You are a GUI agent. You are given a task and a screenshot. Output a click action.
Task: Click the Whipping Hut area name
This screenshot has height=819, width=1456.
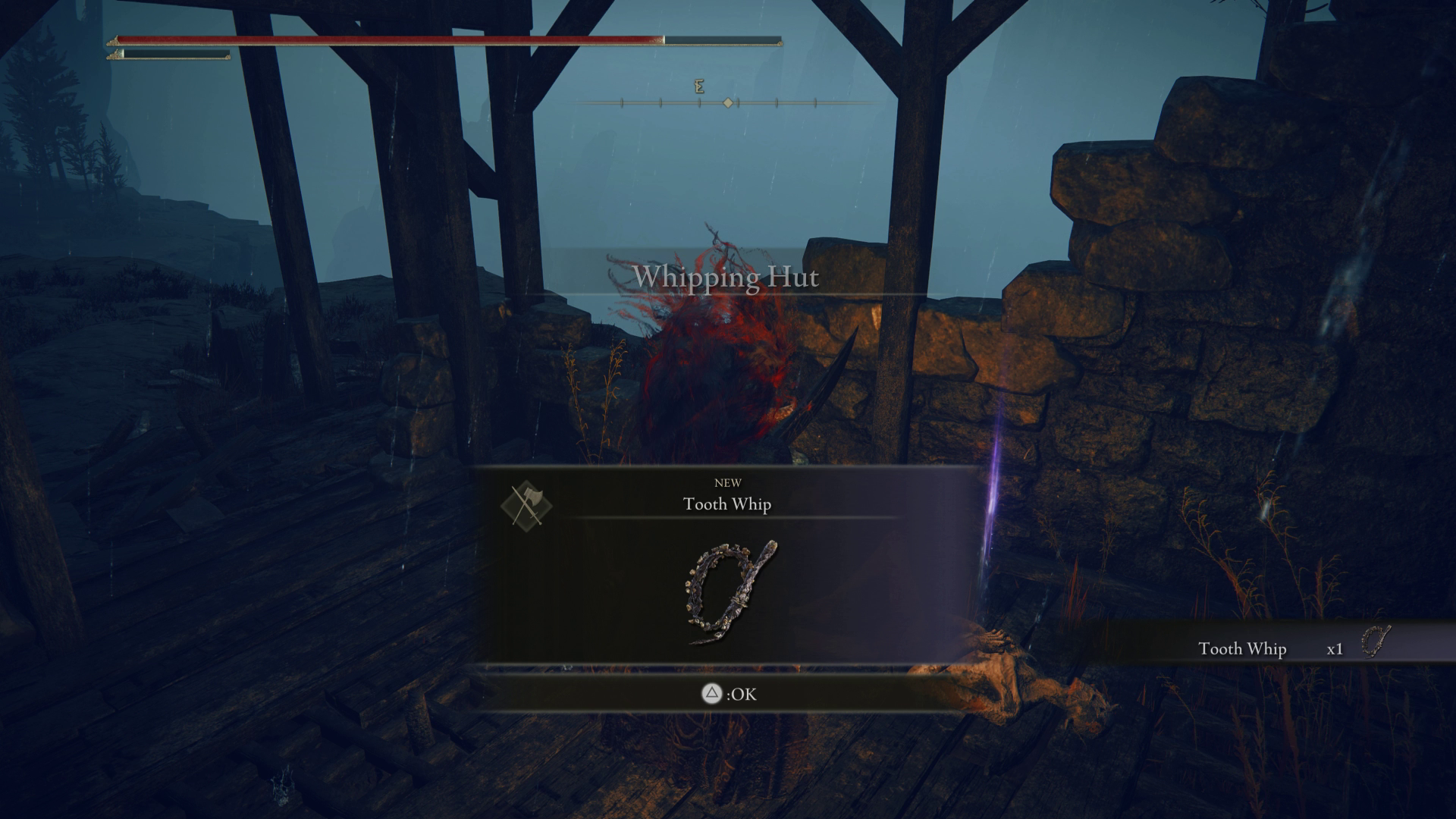(727, 278)
